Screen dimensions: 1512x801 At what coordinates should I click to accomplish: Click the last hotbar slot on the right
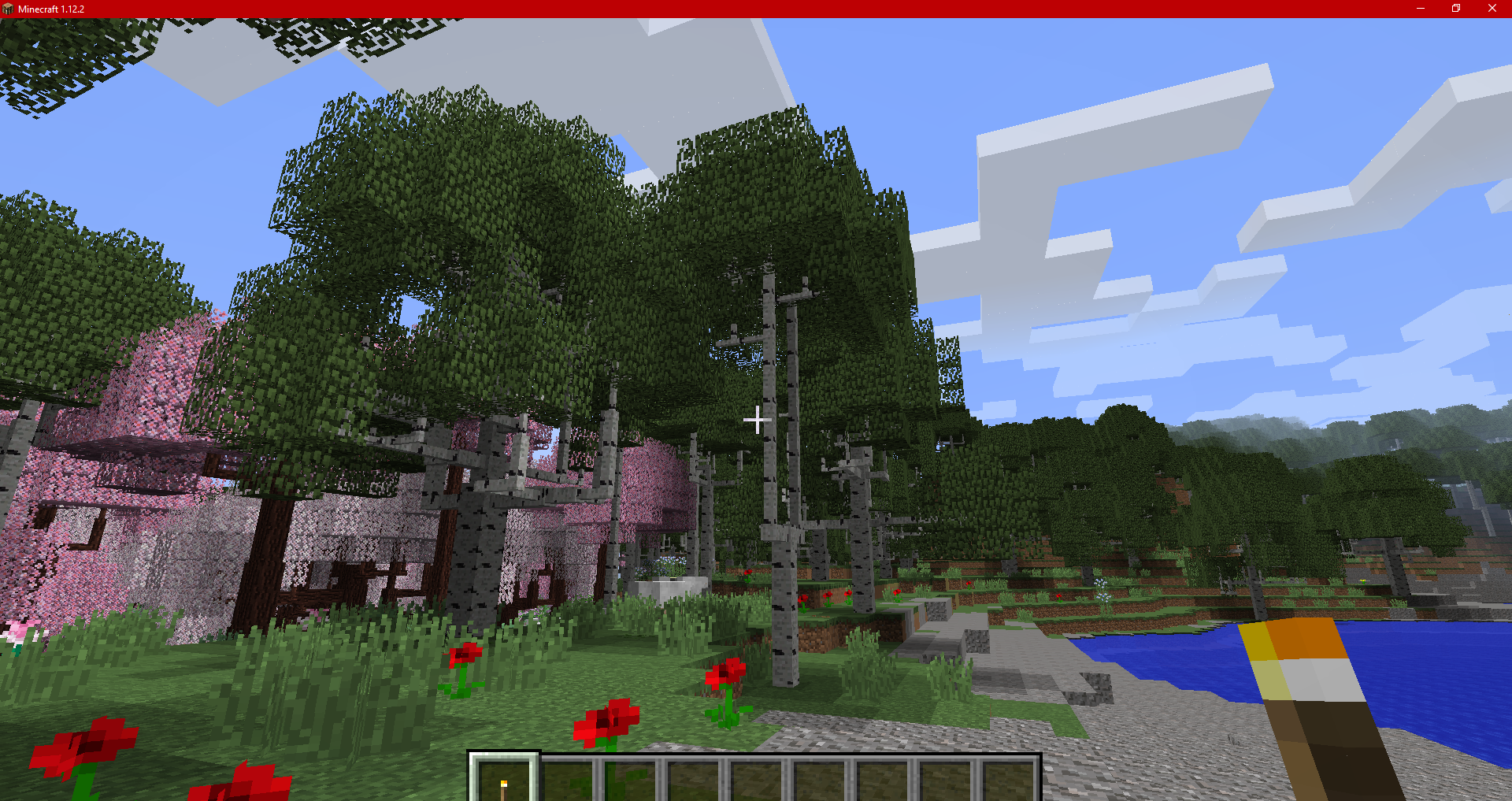tap(1009, 780)
